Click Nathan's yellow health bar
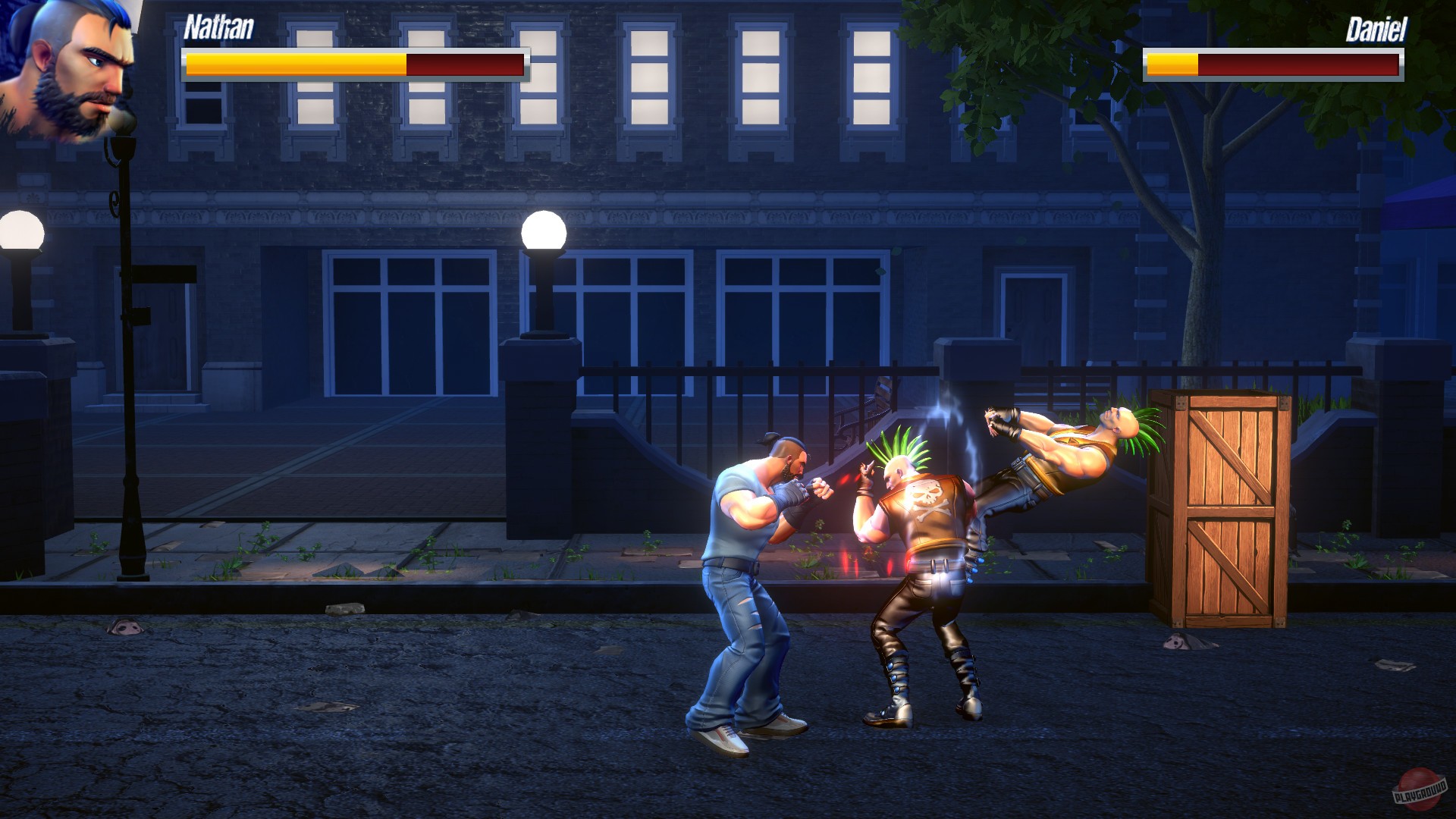Image resolution: width=1456 pixels, height=819 pixels. (x=296, y=64)
